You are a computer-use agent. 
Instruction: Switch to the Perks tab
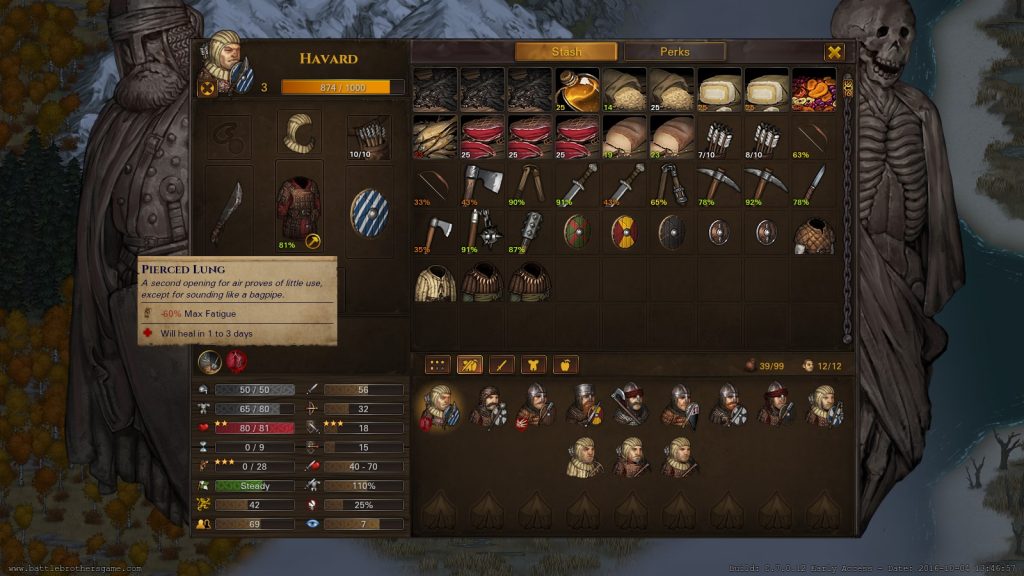(674, 52)
